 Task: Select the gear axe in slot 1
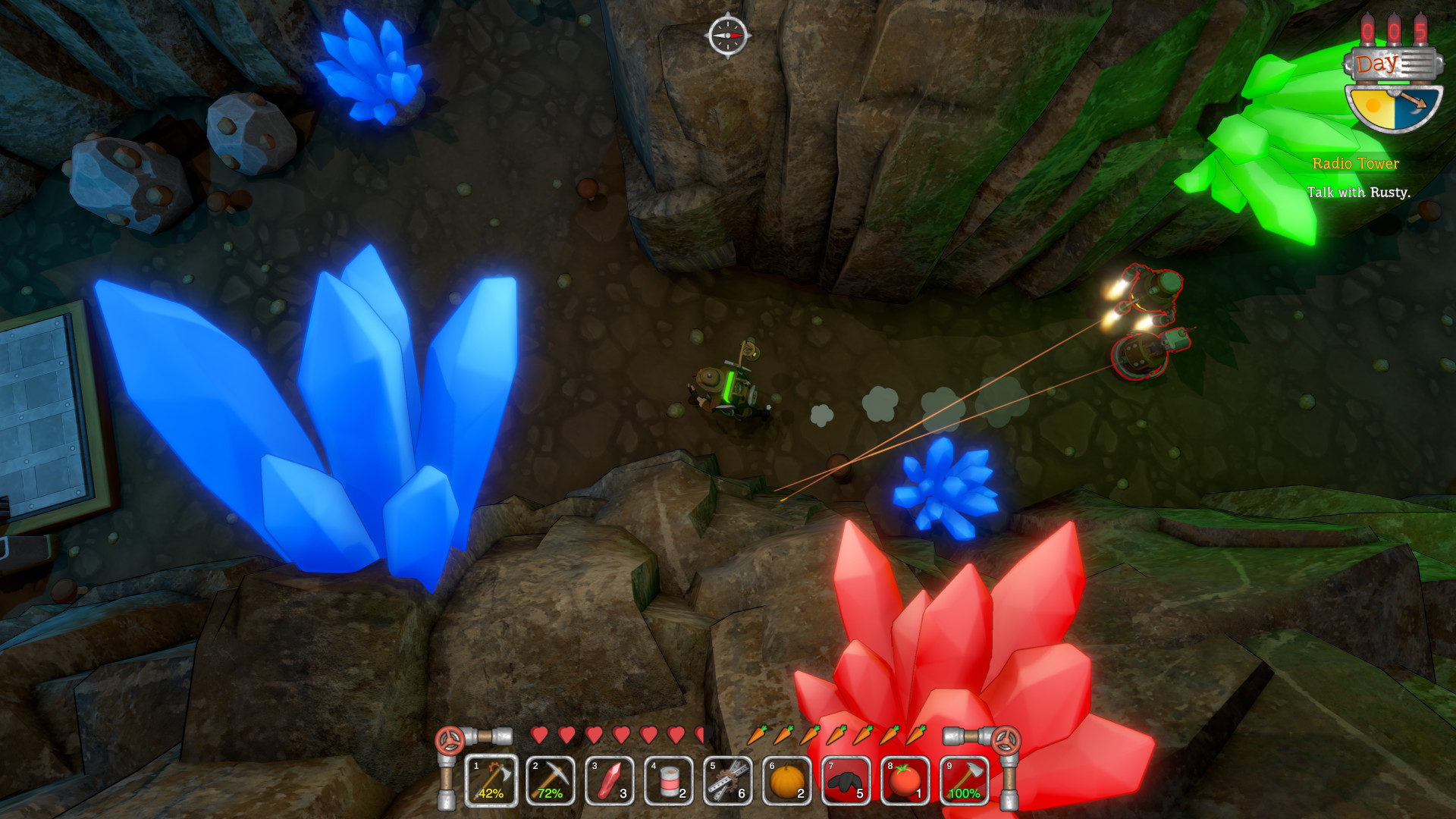(491, 780)
